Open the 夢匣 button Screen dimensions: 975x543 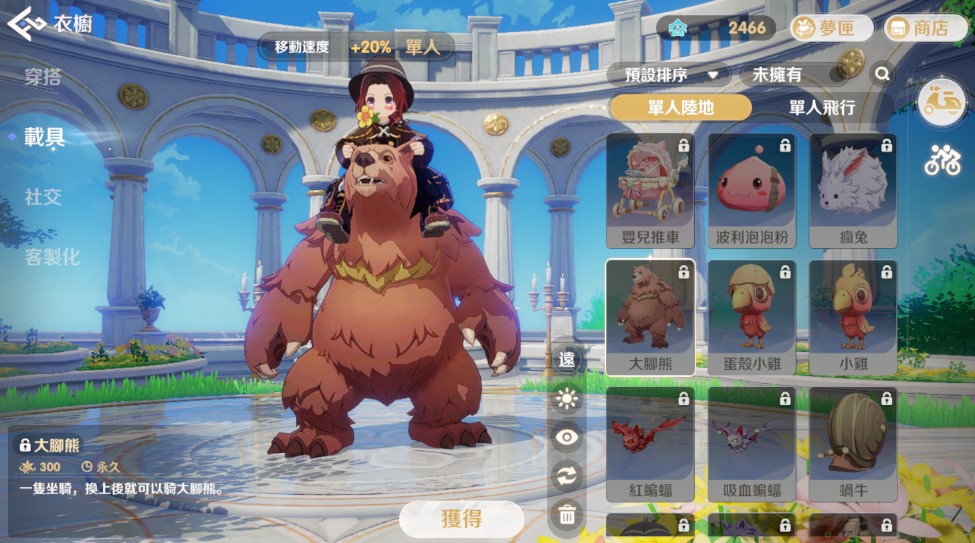(x=830, y=28)
